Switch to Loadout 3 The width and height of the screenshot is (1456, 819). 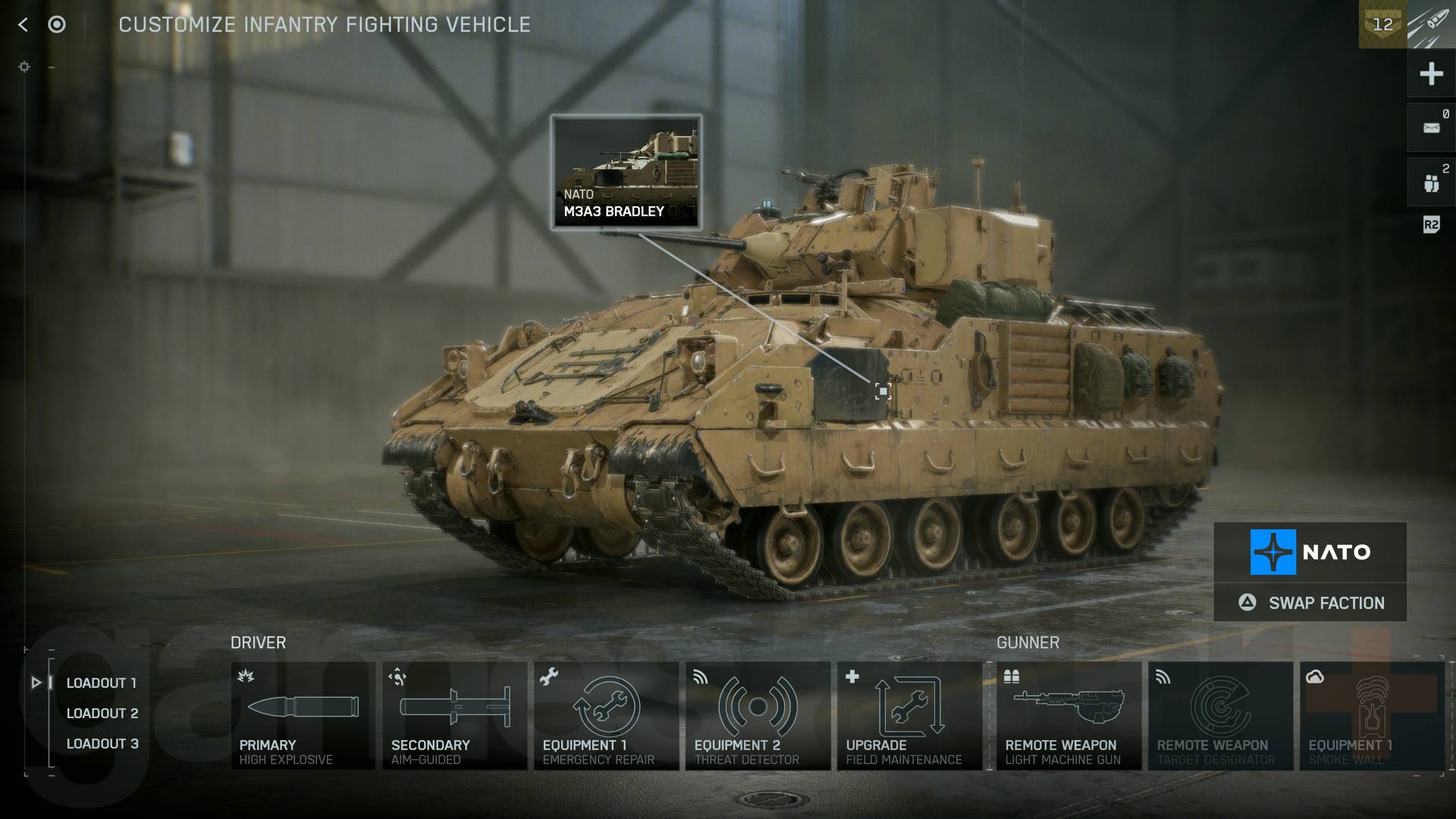[x=102, y=744]
